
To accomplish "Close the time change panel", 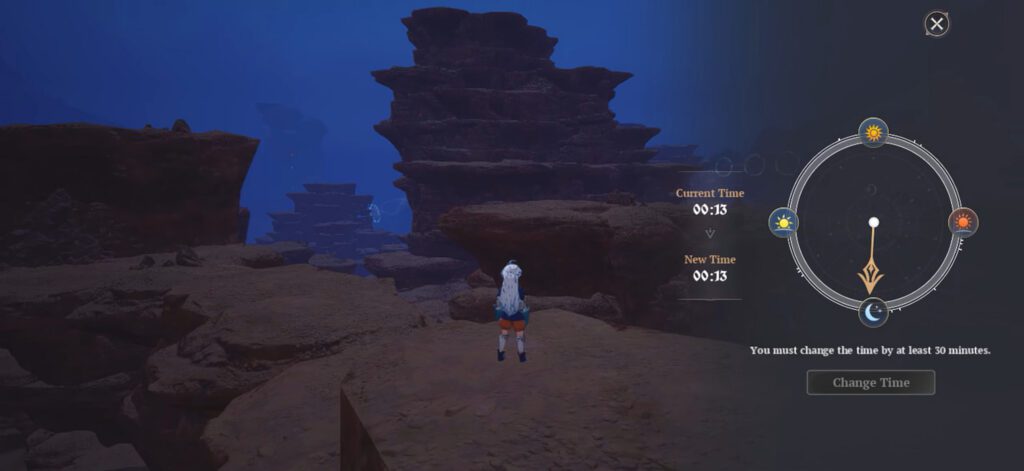I will [x=936, y=23].
